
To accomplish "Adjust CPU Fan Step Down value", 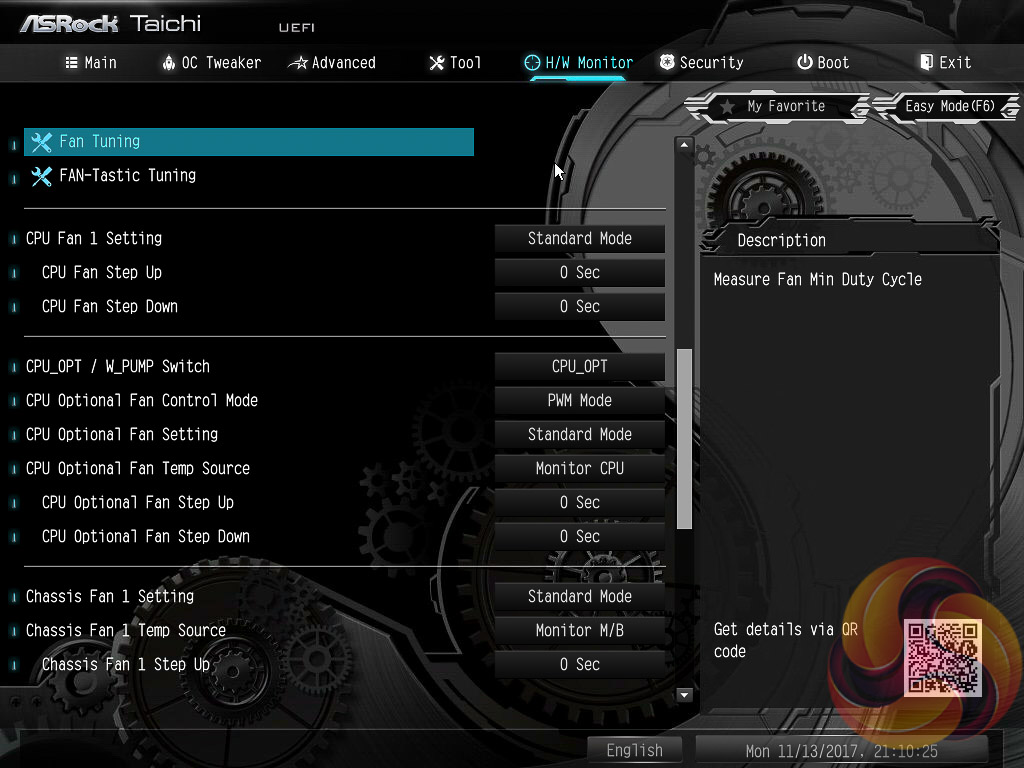I will (x=580, y=307).
